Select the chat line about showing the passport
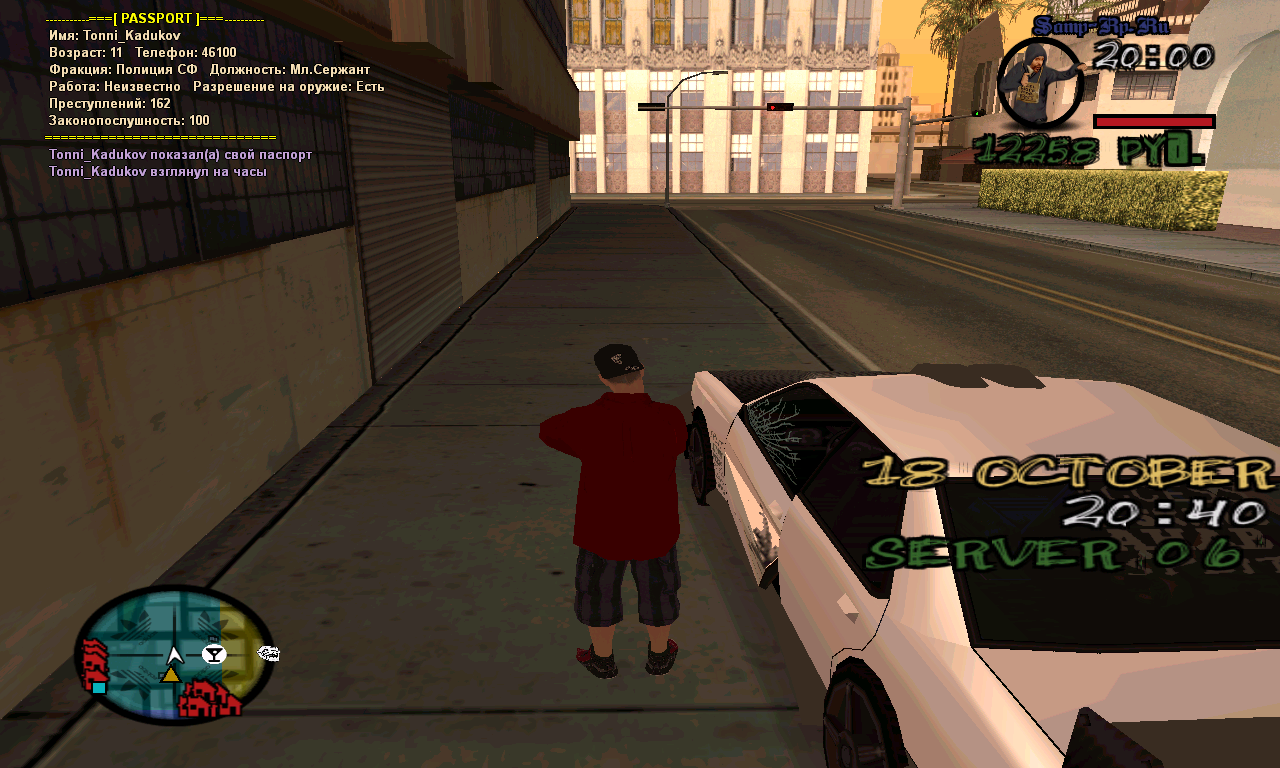Image resolution: width=1280 pixels, height=768 pixels. click(x=180, y=155)
